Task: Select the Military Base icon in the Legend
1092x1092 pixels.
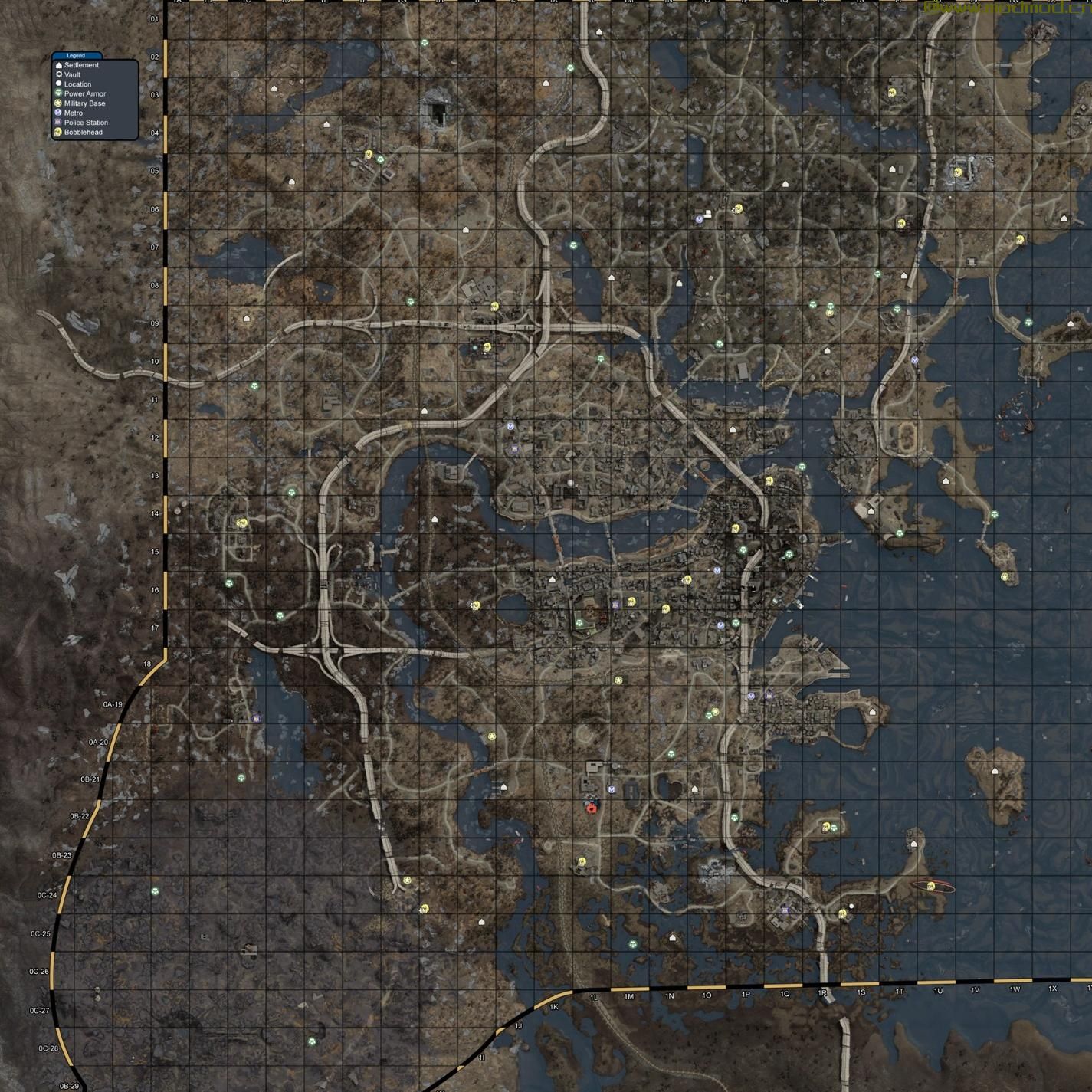Action: tap(59, 103)
